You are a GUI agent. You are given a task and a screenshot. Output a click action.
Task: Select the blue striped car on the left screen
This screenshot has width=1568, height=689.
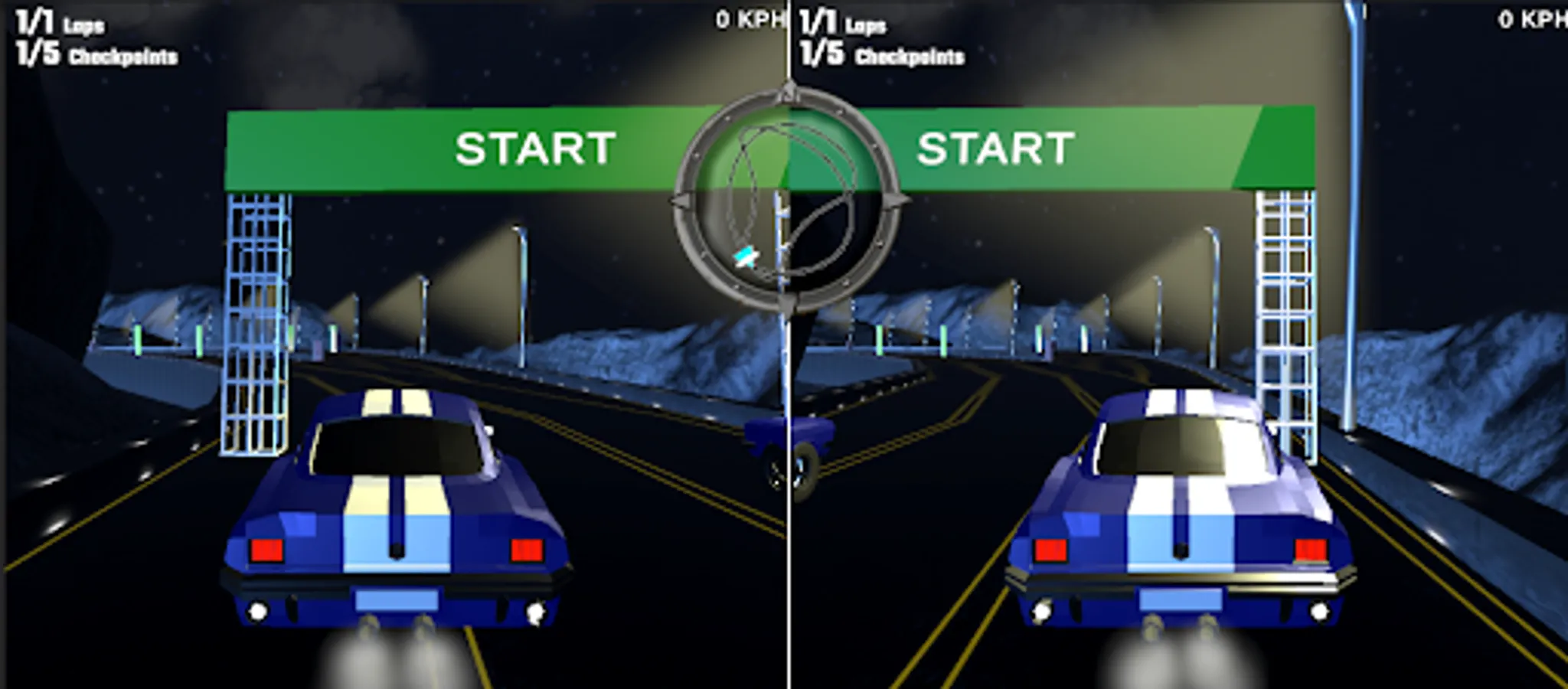394,528
